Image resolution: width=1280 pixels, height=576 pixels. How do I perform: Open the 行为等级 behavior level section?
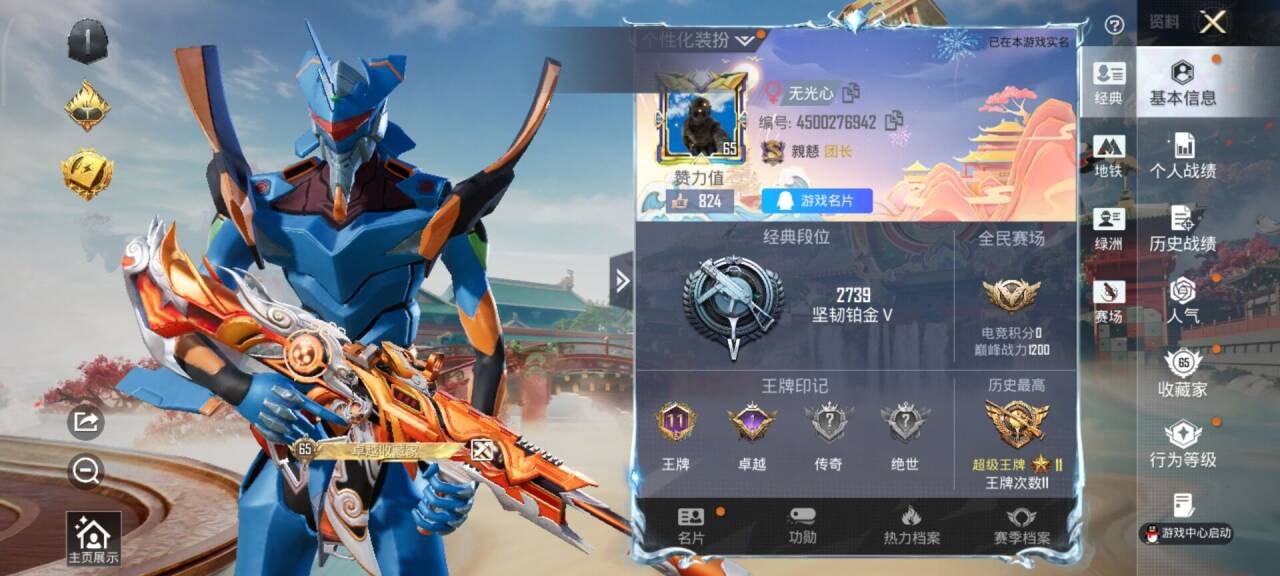[1183, 445]
